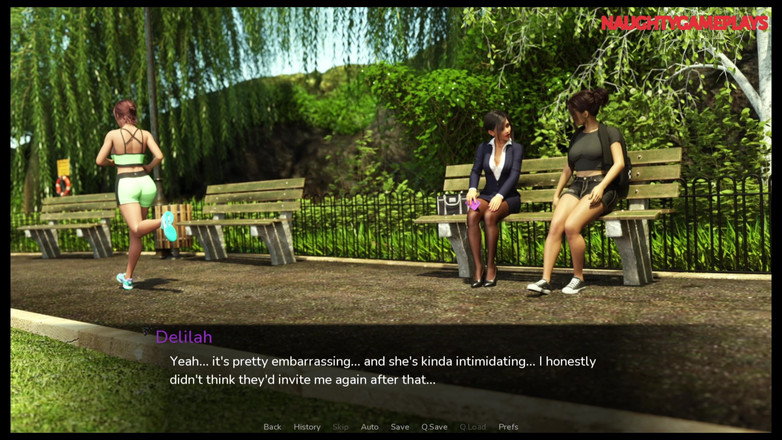Image resolution: width=782 pixels, height=440 pixels.
Task: Turn on Auto dialogue advance
Action: point(369,427)
